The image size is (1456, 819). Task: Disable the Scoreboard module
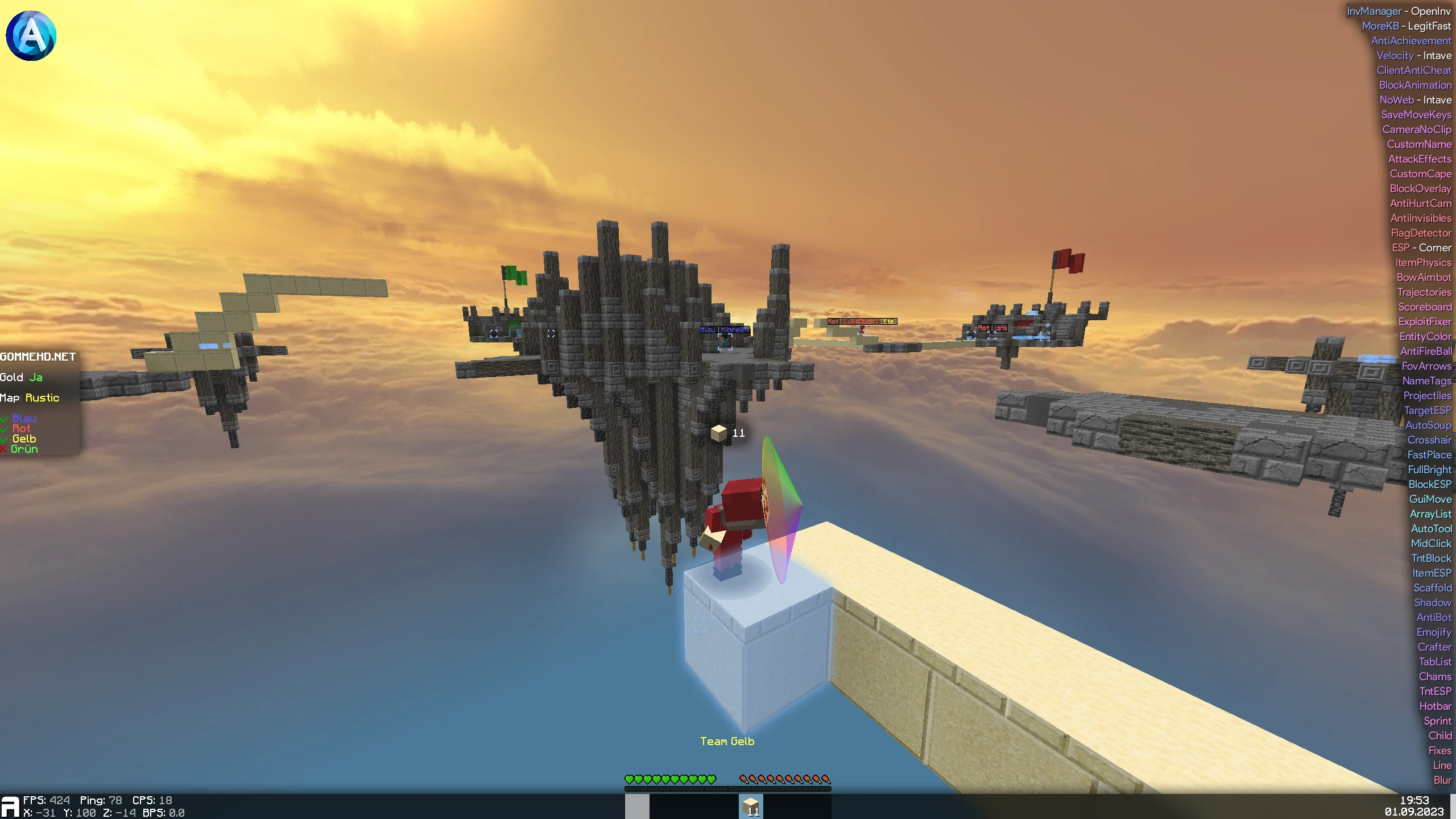(1426, 307)
